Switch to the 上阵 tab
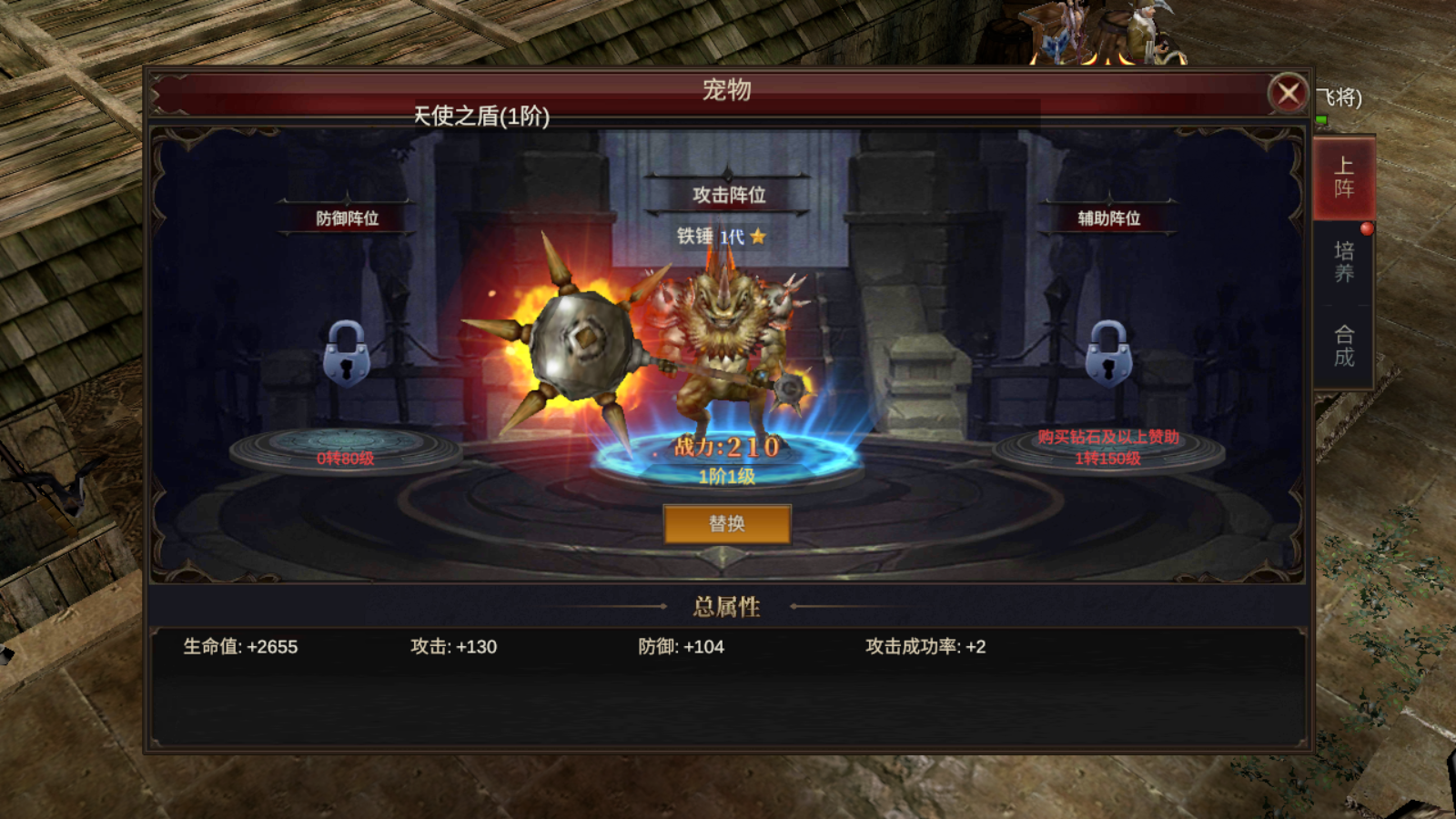 [1343, 177]
